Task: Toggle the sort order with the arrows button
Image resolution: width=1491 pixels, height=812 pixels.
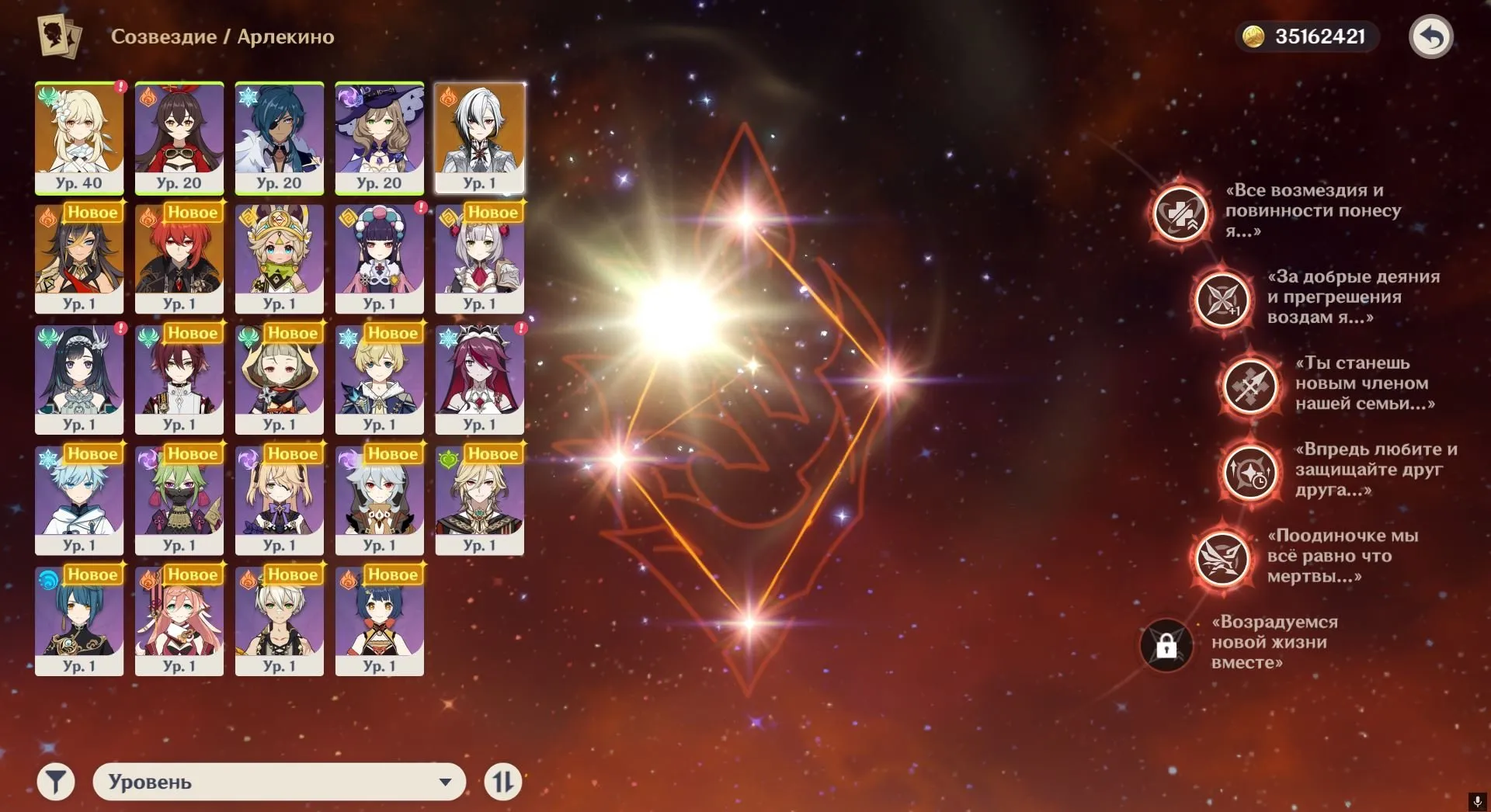Action: coord(503,782)
